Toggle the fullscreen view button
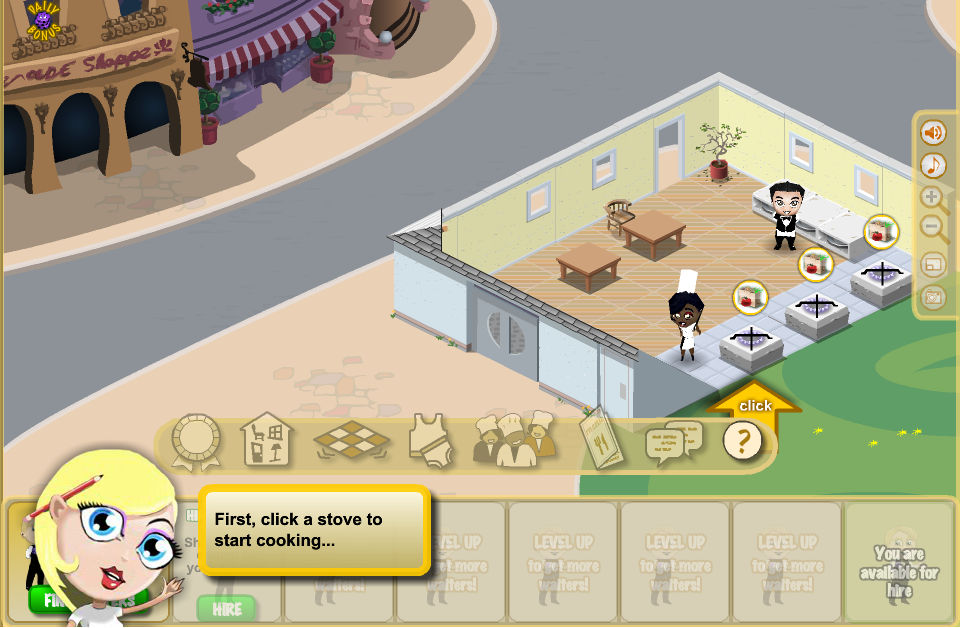Viewport: 961px width, 628px height. point(933,265)
